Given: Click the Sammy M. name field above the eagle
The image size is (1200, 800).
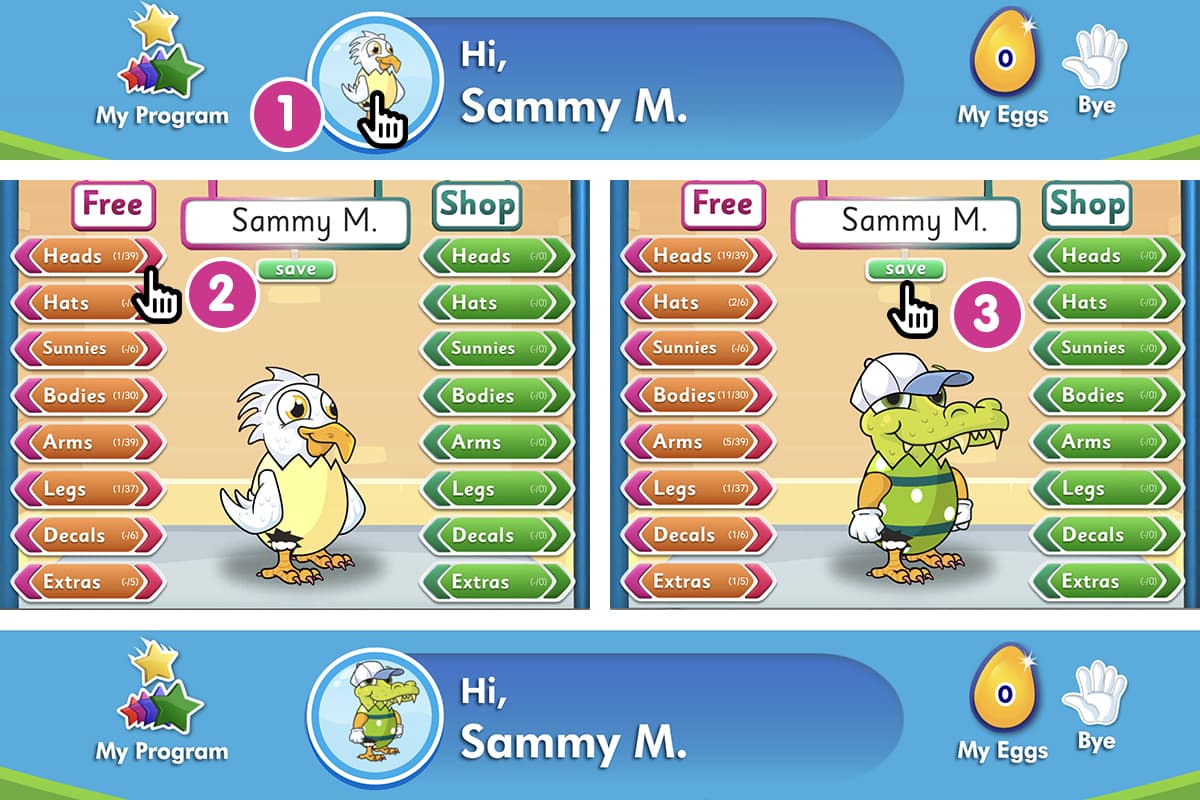Looking at the screenshot, I should [296, 221].
